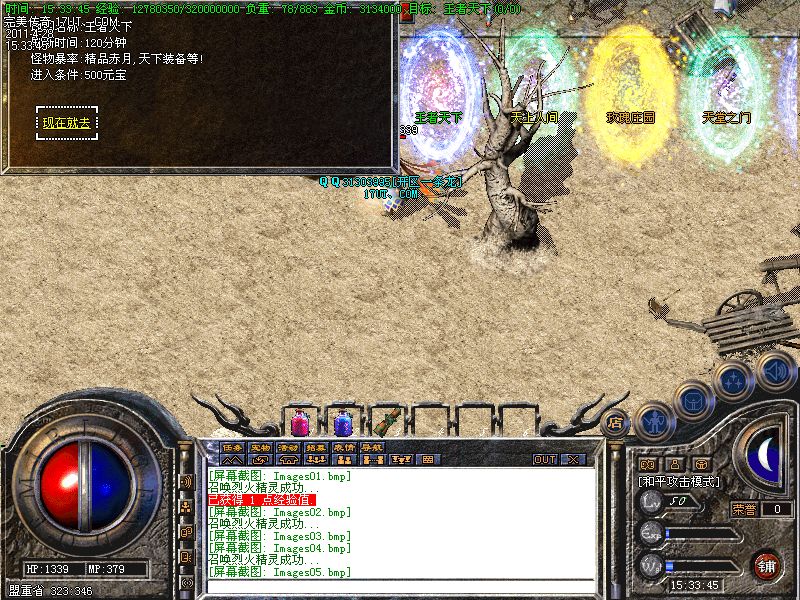Open the 表情 emotes tab
The height and width of the screenshot is (600, 800).
[x=344, y=446]
